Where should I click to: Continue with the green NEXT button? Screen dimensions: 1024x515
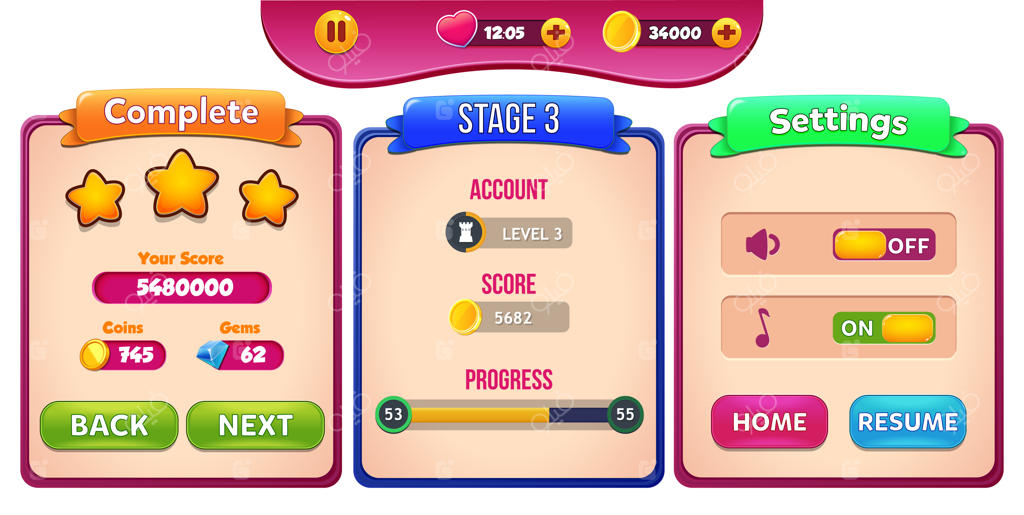click(x=255, y=425)
